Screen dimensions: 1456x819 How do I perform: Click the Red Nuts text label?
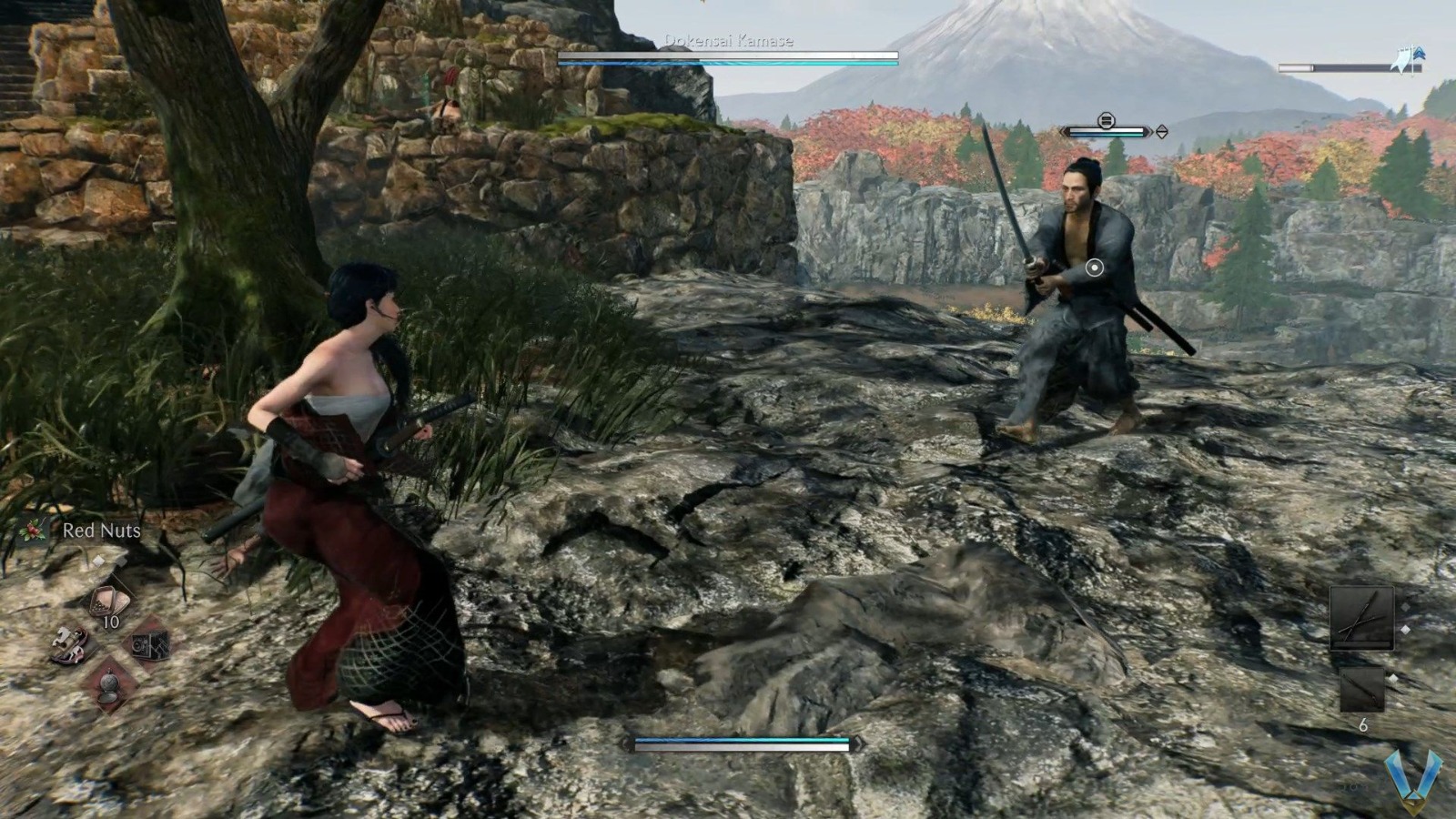(101, 531)
